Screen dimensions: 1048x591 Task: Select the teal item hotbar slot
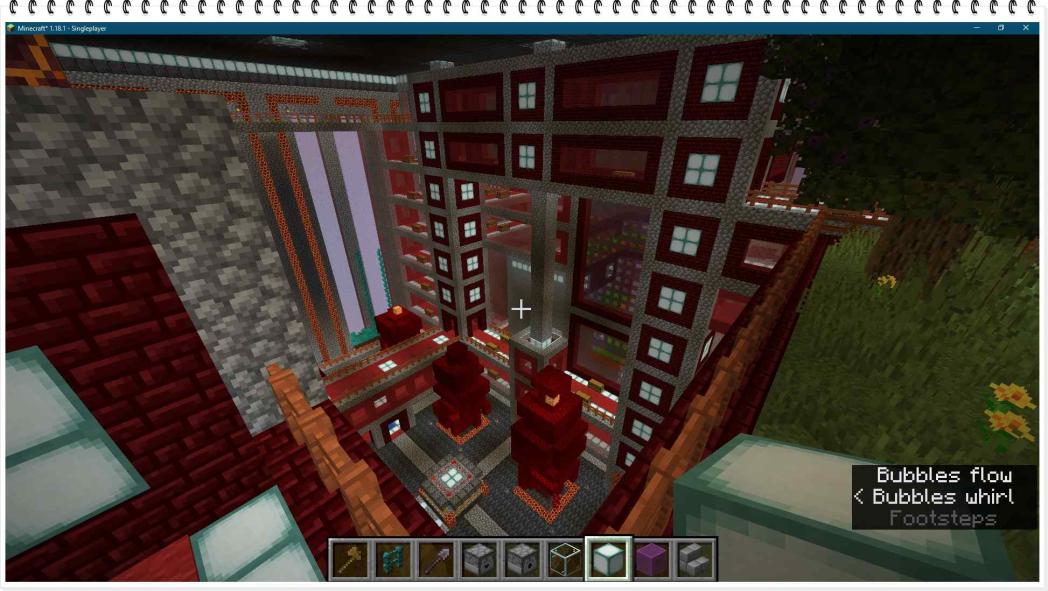tap(393, 559)
